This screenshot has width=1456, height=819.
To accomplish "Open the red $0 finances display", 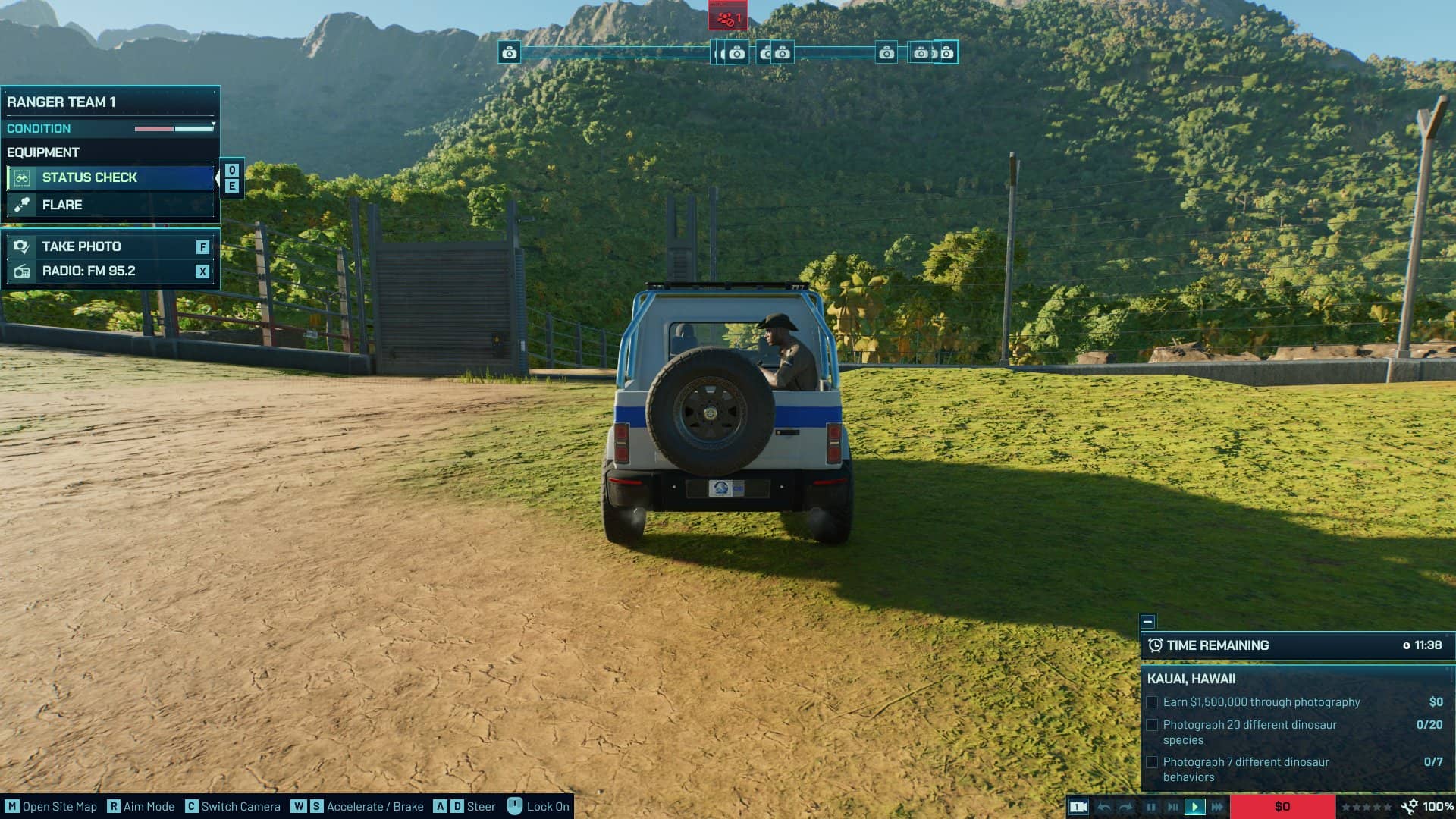I will (x=1282, y=807).
